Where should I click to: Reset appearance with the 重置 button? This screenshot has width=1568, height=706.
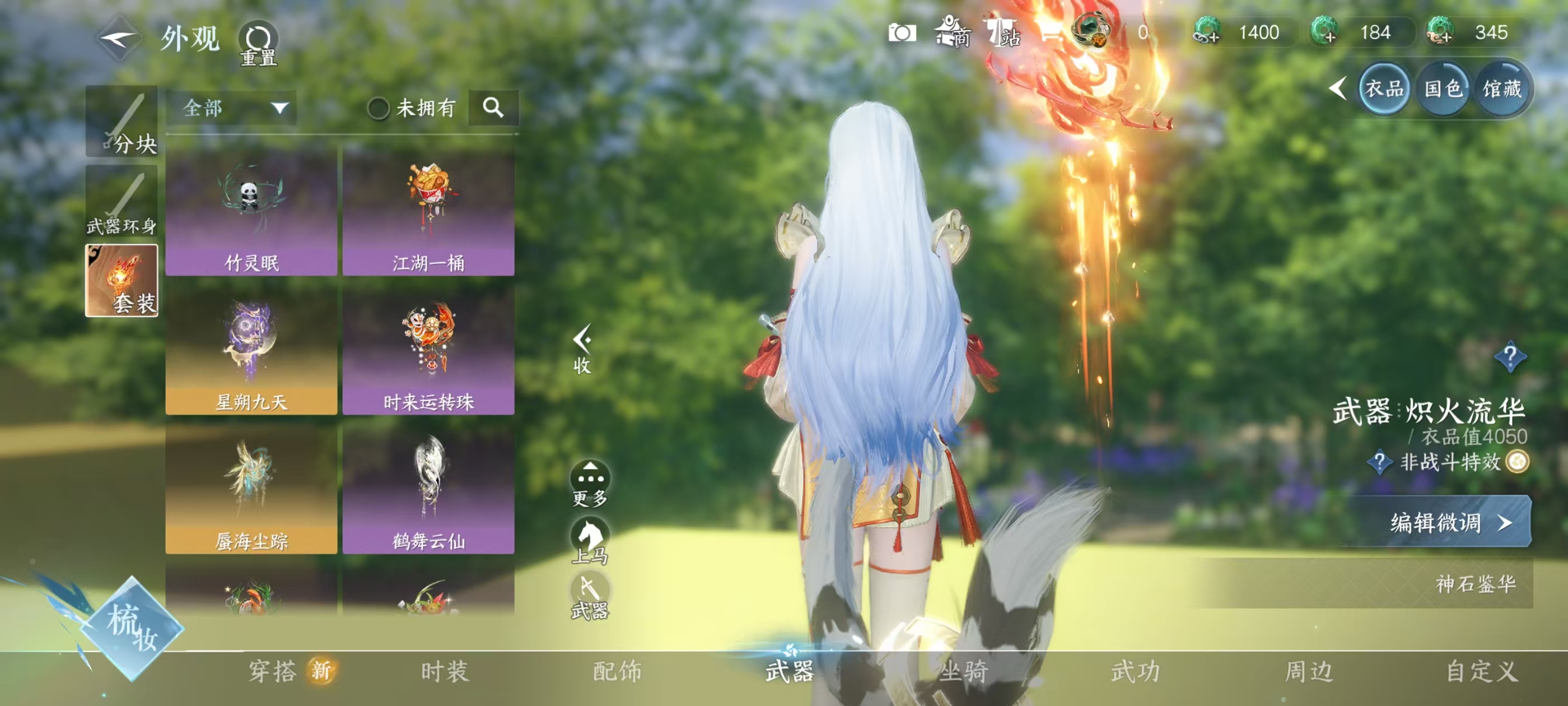[x=258, y=43]
